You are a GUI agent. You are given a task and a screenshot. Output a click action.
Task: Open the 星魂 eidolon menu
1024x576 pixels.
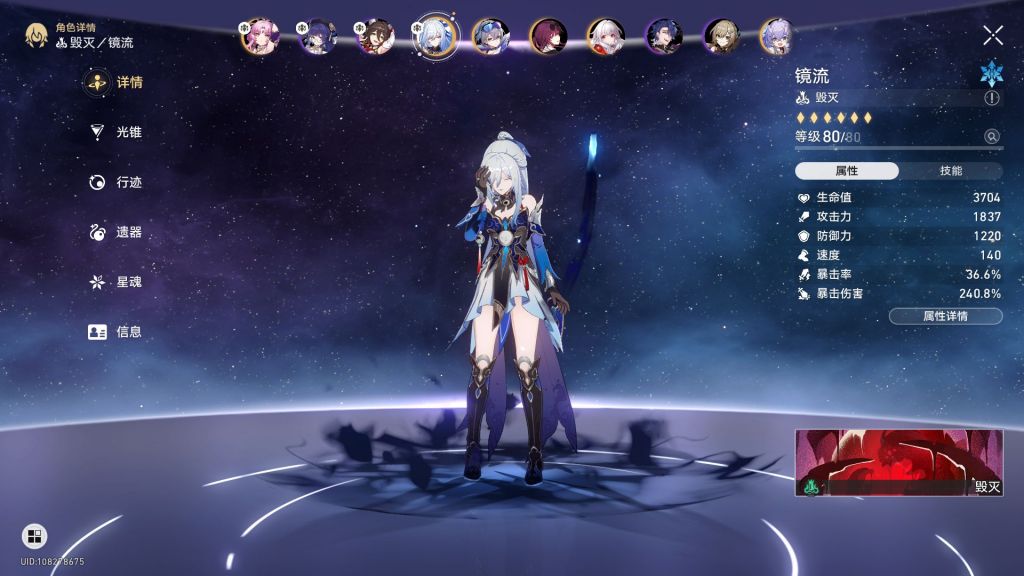tap(116, 282)
